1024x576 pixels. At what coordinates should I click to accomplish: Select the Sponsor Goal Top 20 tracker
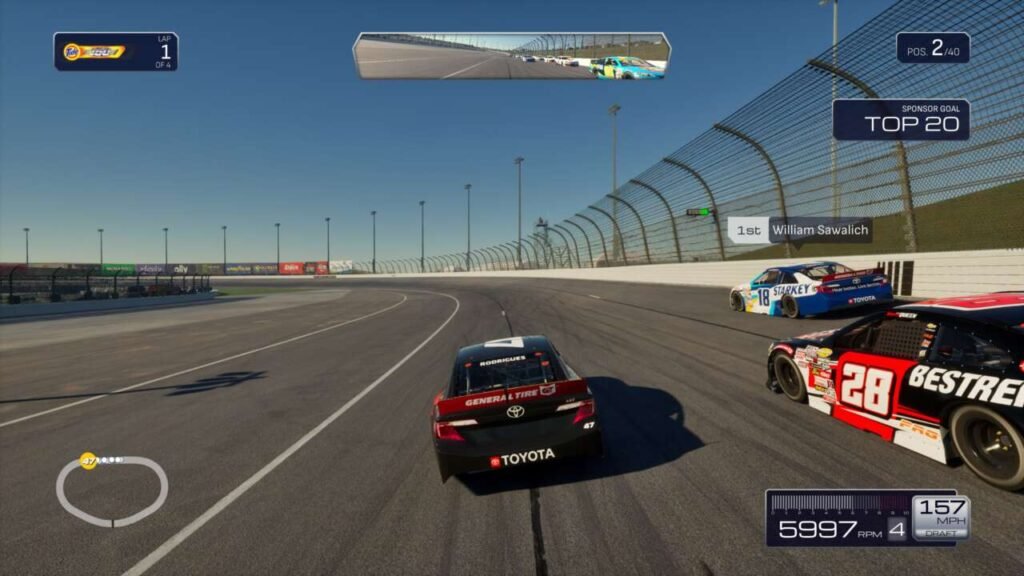[901, 119]
